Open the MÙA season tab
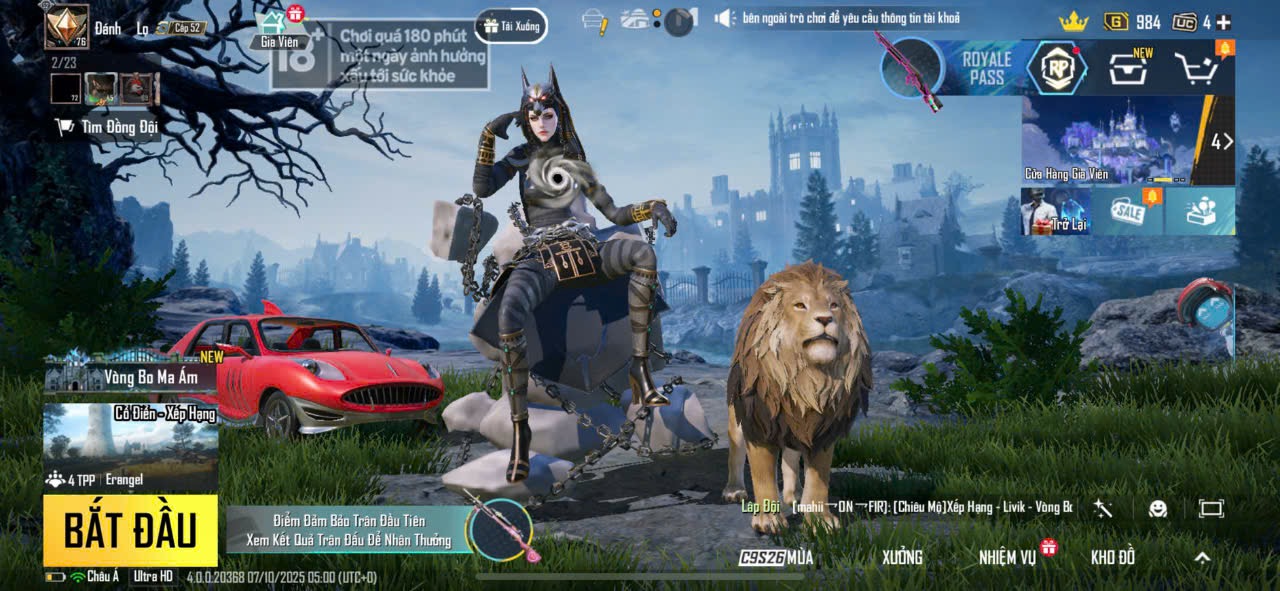The image size is (1280, 591). pyautogui.click(x=777, y=557)
